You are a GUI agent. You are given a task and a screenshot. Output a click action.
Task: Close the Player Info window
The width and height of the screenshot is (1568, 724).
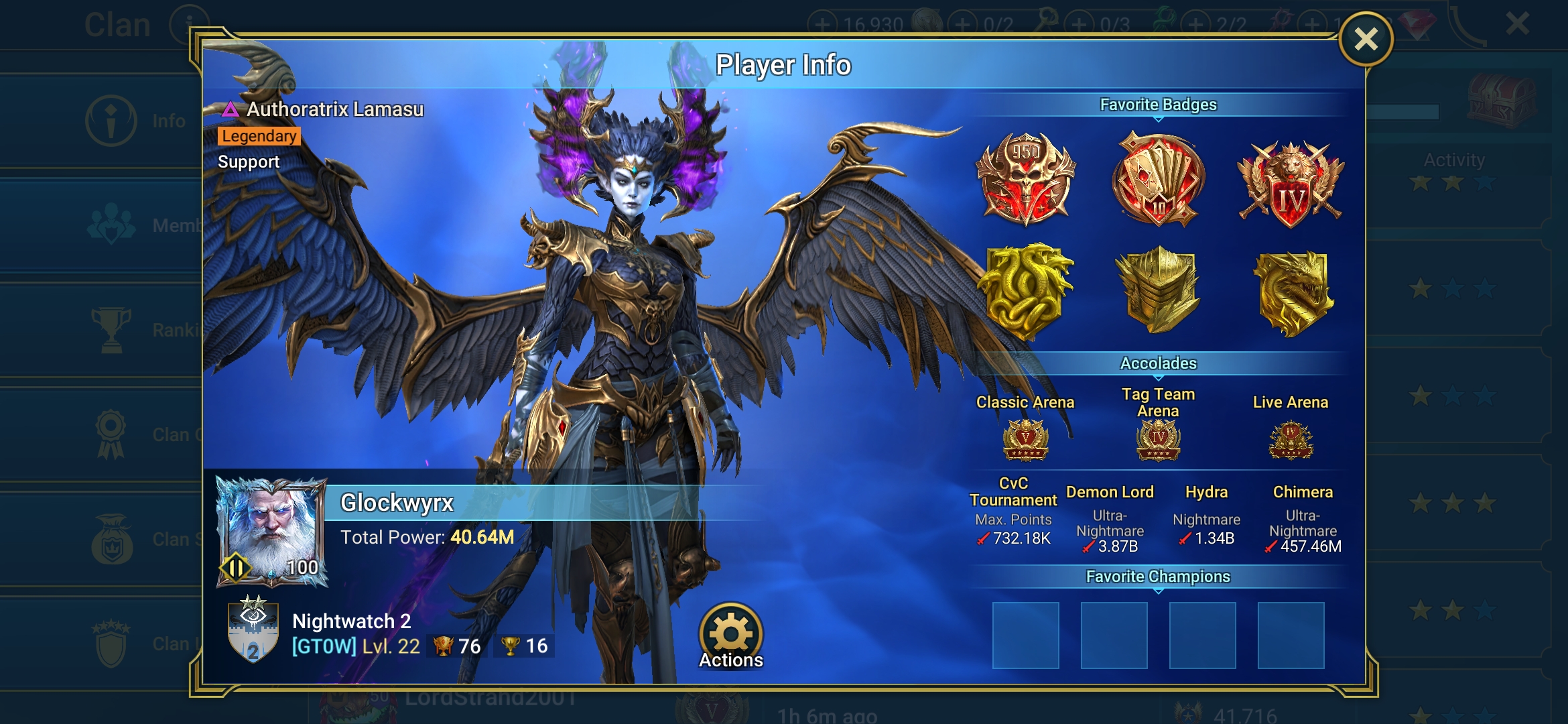(1366, 40)
